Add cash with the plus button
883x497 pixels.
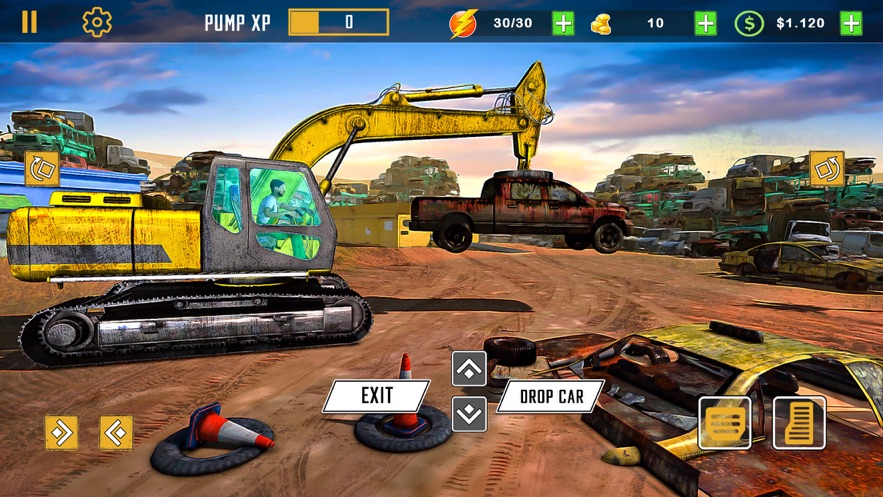point(851,23)
